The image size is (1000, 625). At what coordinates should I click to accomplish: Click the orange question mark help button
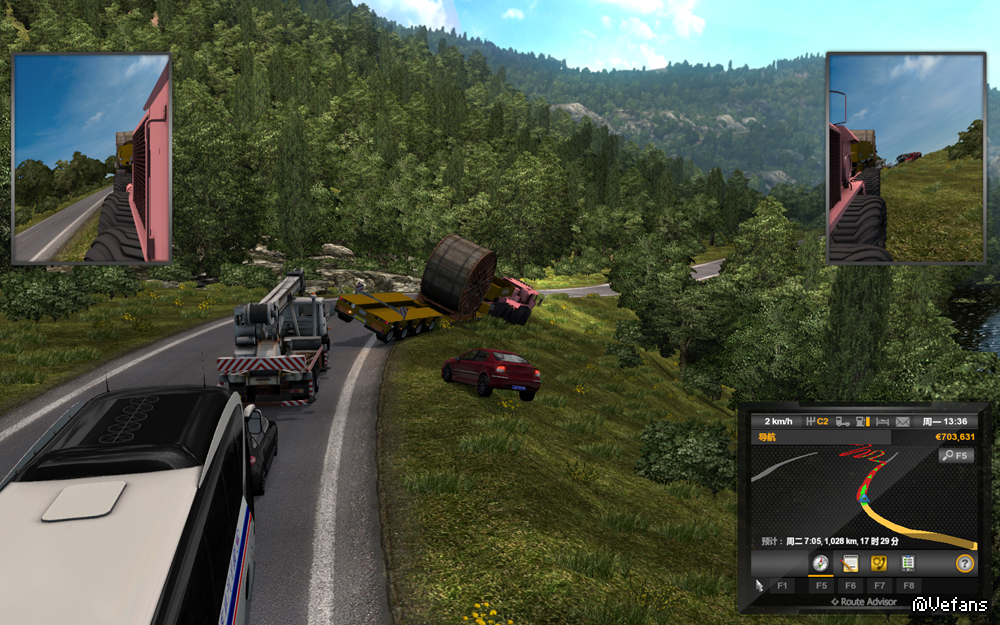coord(964,564)
